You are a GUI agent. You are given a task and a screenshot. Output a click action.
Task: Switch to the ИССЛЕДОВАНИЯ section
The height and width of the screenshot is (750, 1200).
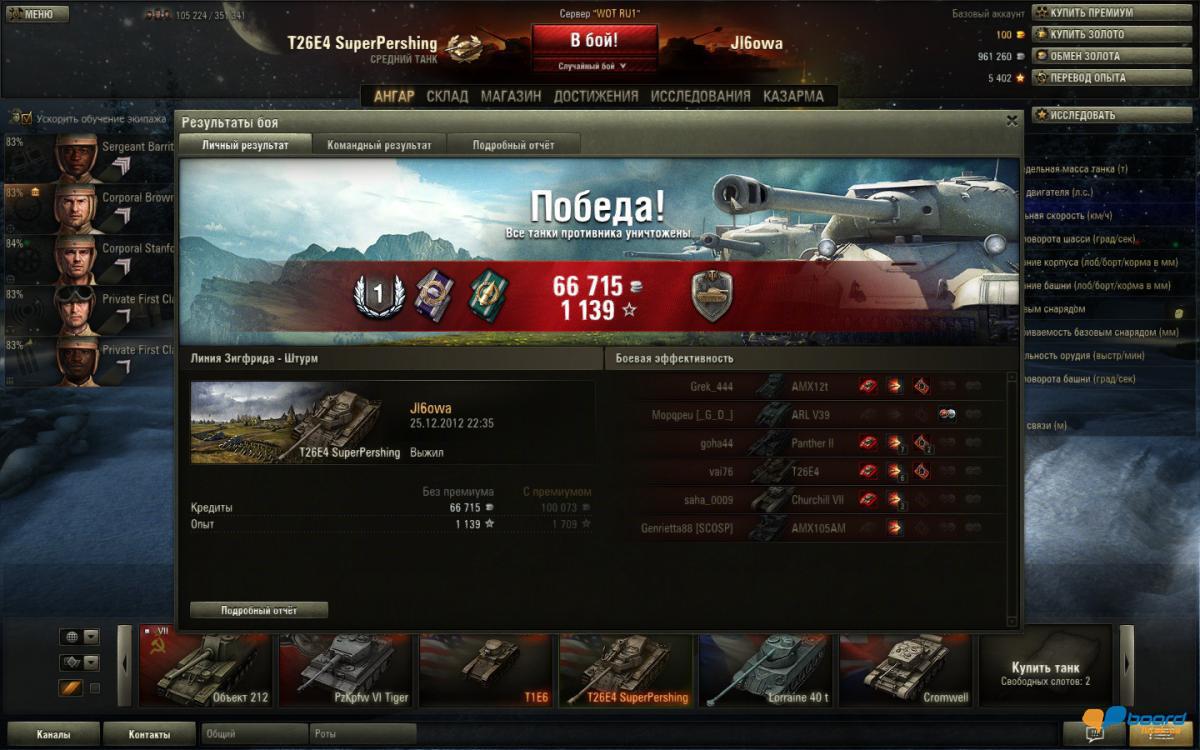(x=700, y=96)
